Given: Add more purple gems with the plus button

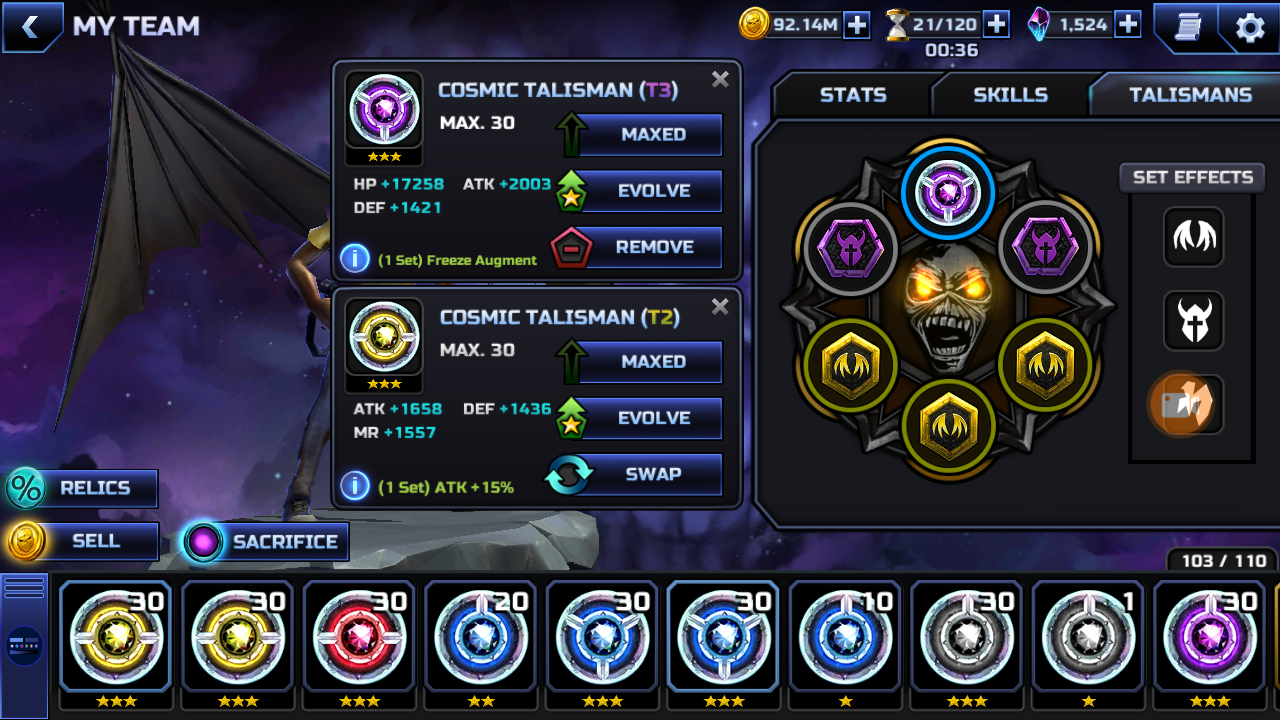Looking at the screenshot, I should pos(1128,25).
